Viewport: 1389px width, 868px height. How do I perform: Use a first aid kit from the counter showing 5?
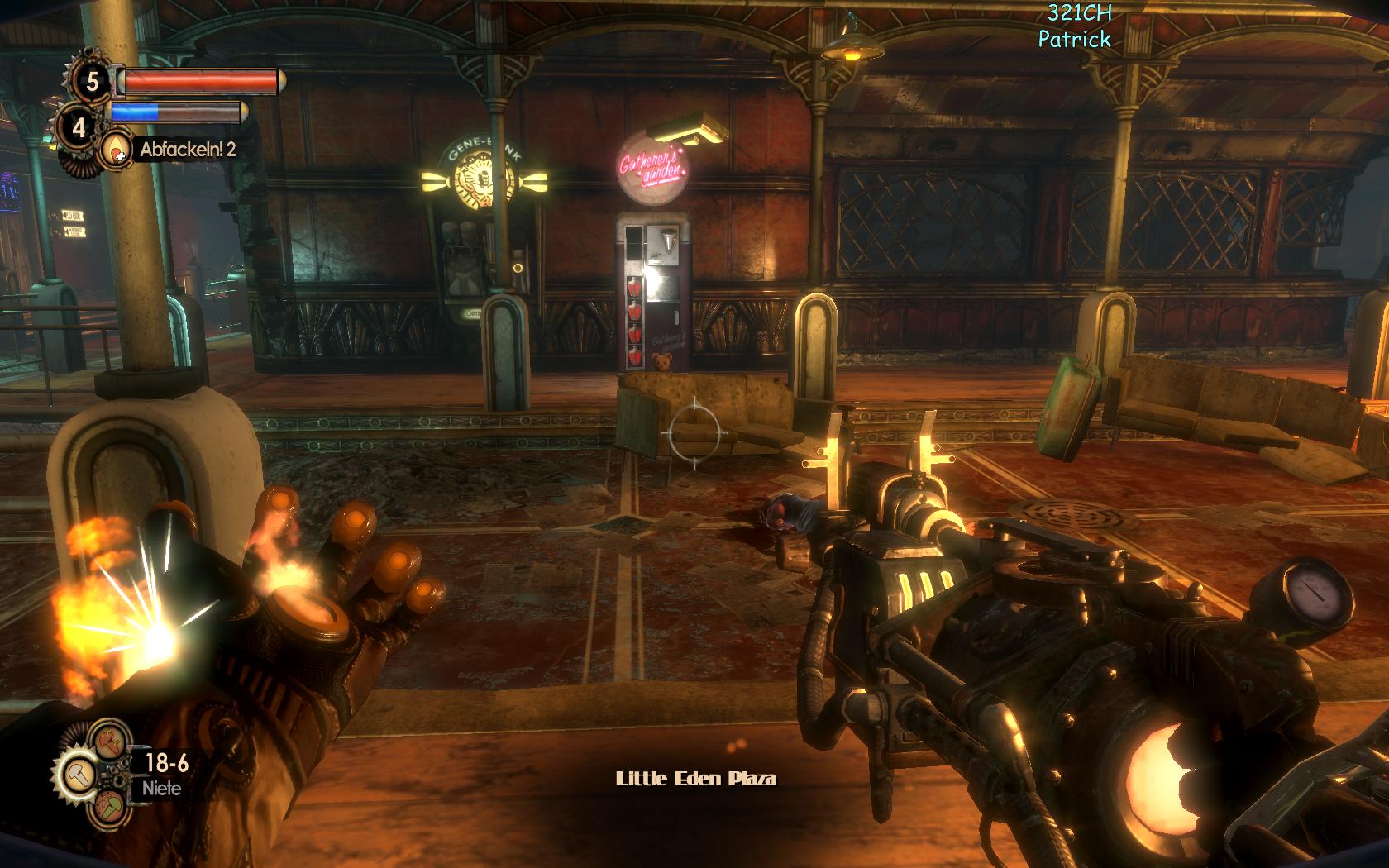[92, 81]
